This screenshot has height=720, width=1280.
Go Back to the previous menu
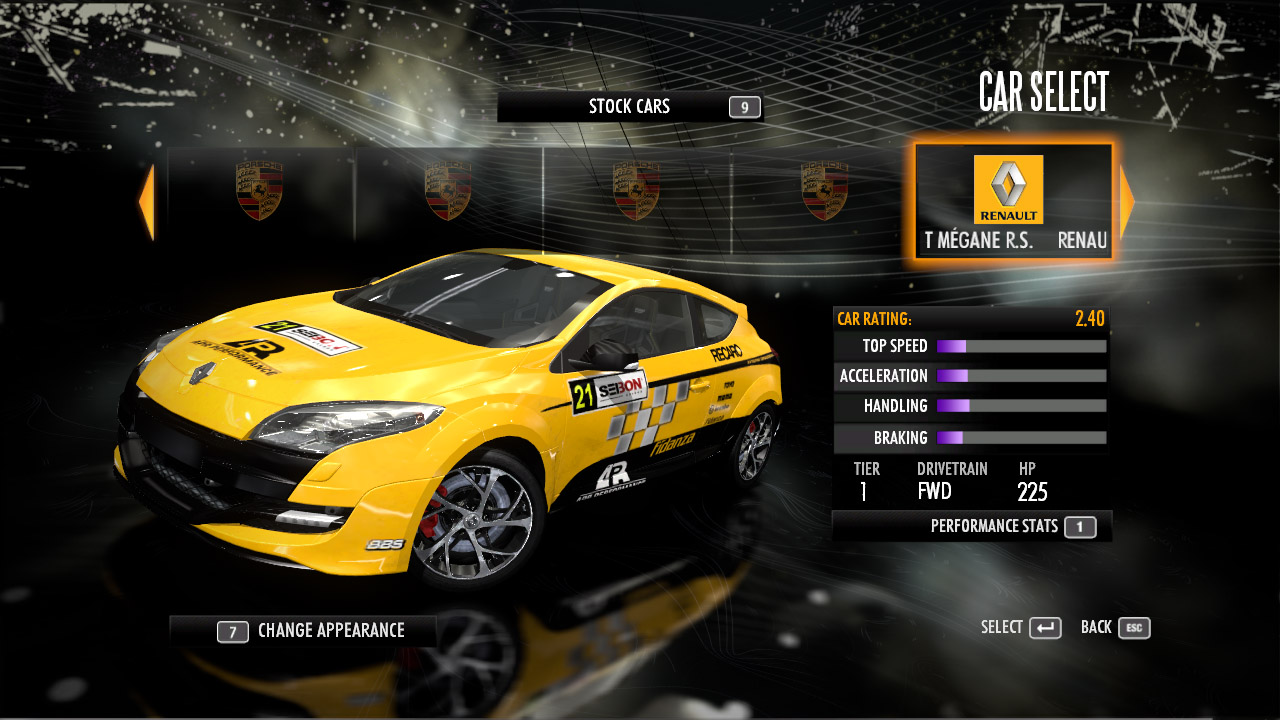coord(1115,628)
